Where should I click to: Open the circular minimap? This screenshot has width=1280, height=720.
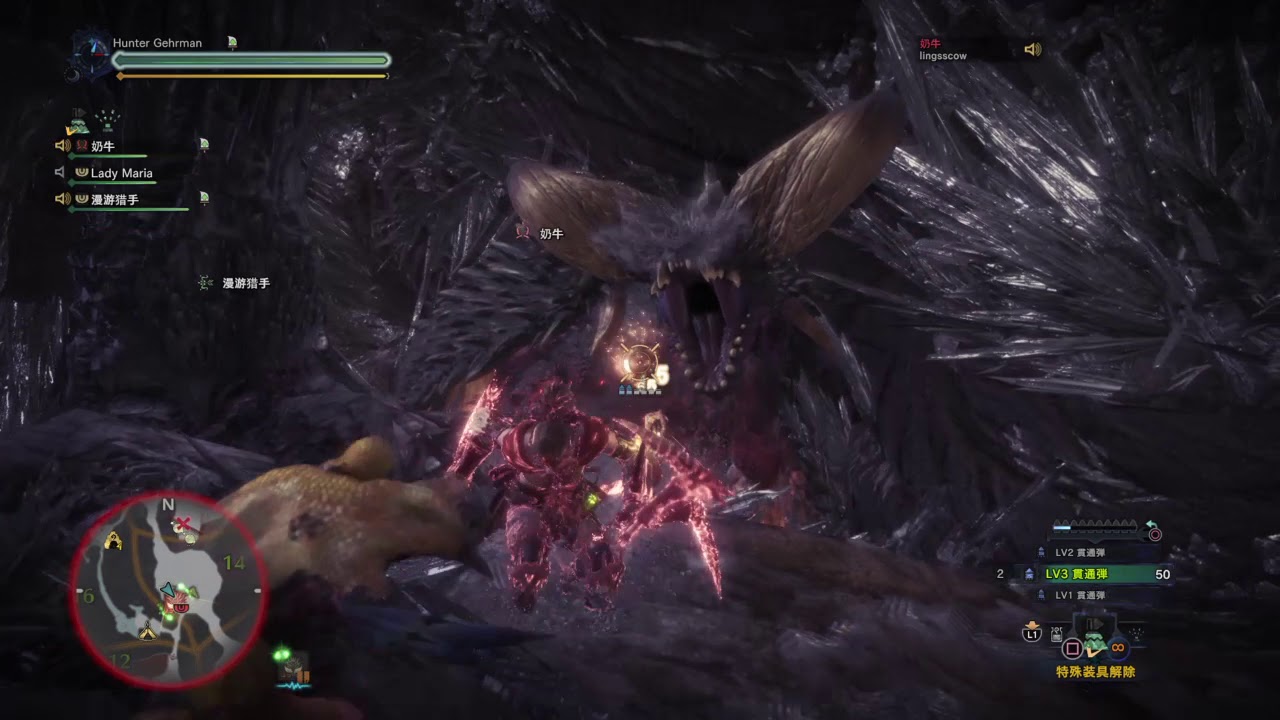pos(168,590)
